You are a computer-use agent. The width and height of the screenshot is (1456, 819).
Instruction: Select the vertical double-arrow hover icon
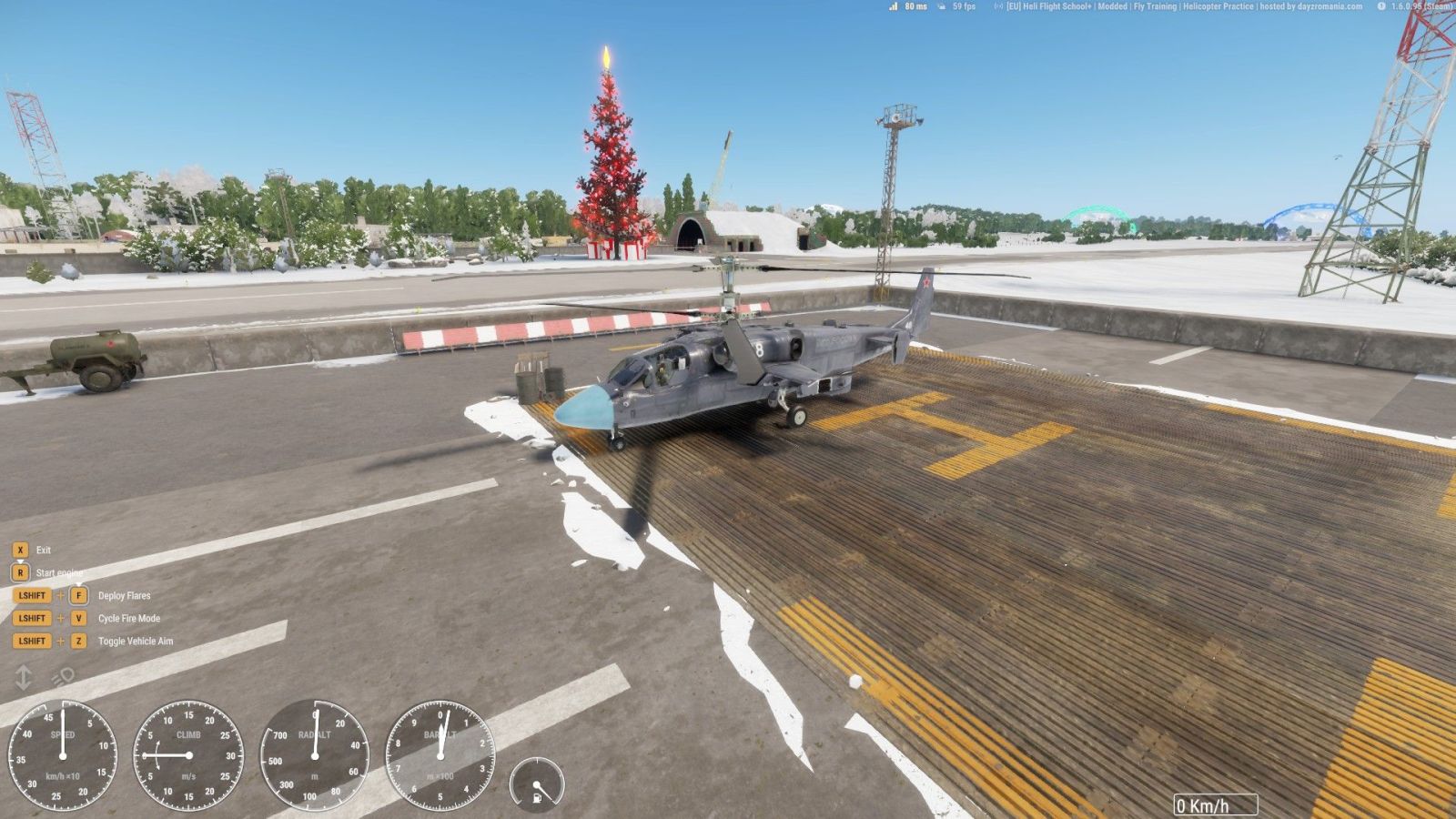24,676
